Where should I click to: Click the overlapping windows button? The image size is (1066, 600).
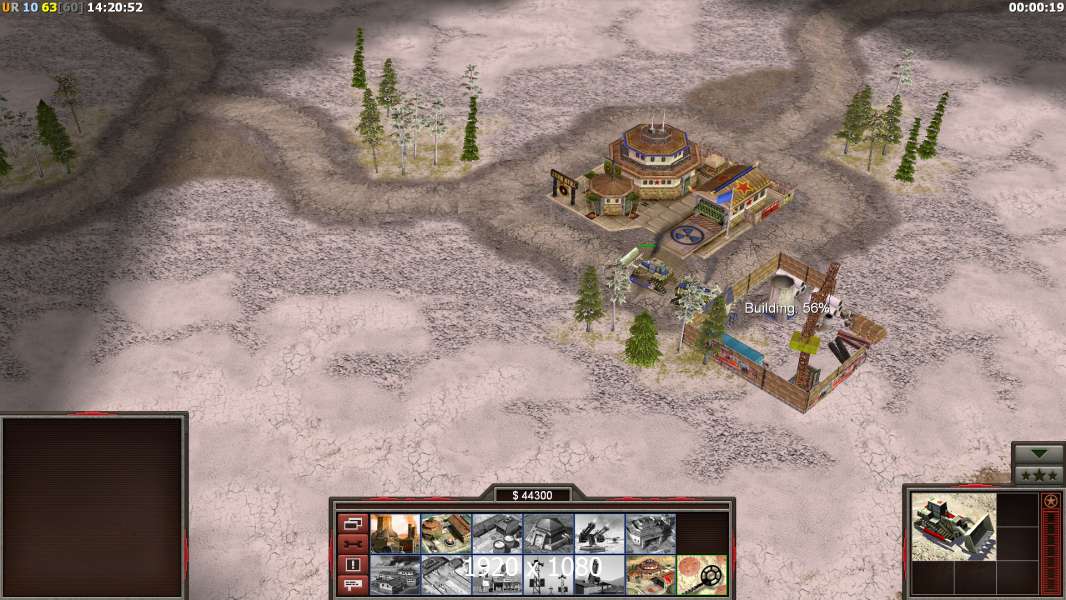coord(352,523)
